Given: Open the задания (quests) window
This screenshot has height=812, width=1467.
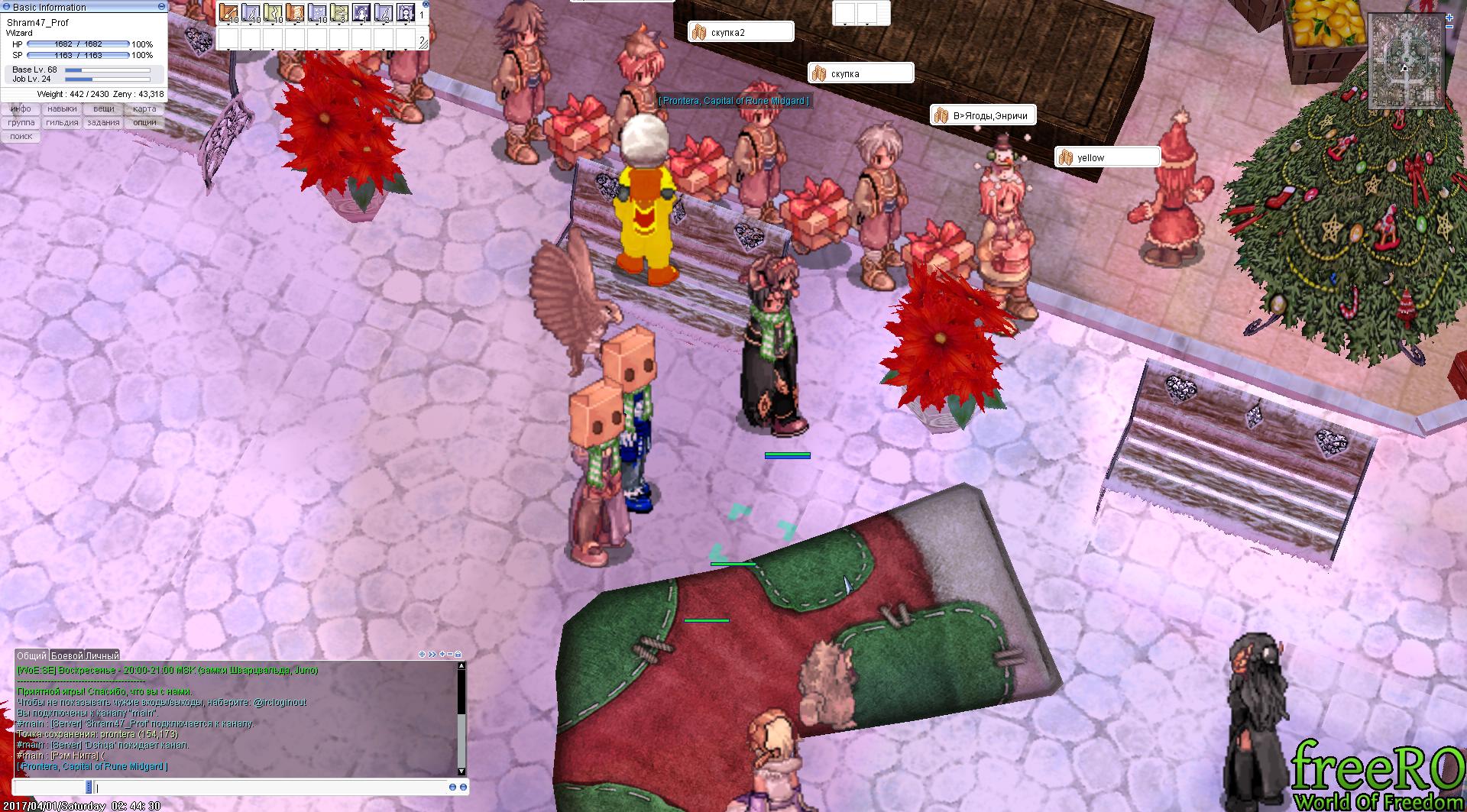Looking at the screenshot, I should pyautogui.click(x=103, y=123).
